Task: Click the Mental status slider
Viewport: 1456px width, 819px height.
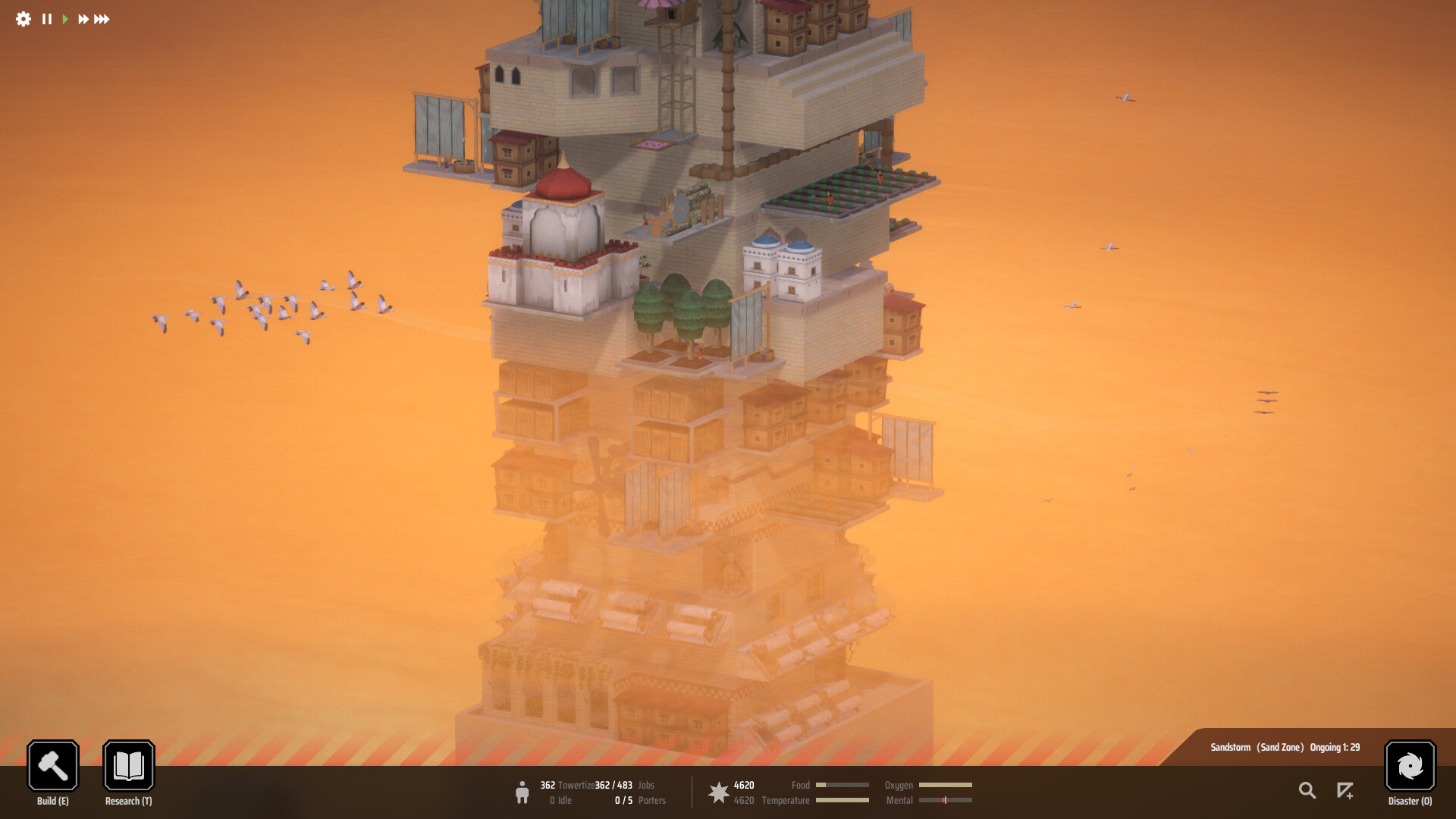Action: [946, 800]
